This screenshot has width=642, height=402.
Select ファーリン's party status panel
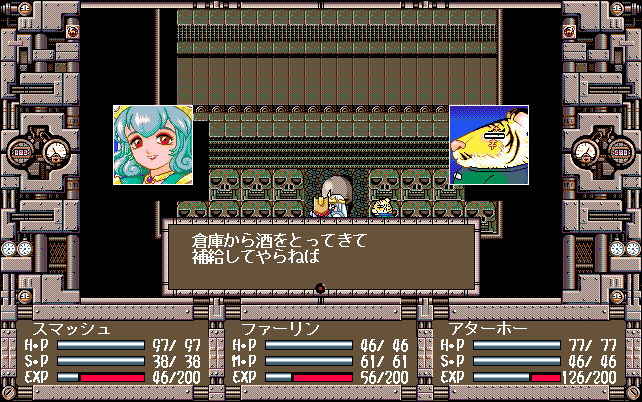(x=318, y=352)
